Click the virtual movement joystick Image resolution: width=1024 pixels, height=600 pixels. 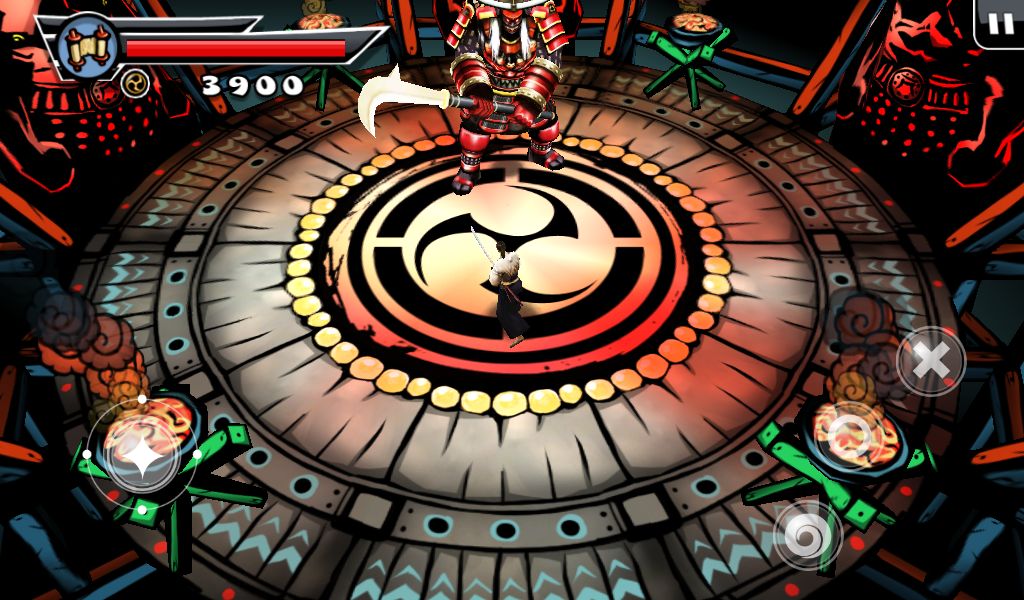coord(142,455)
